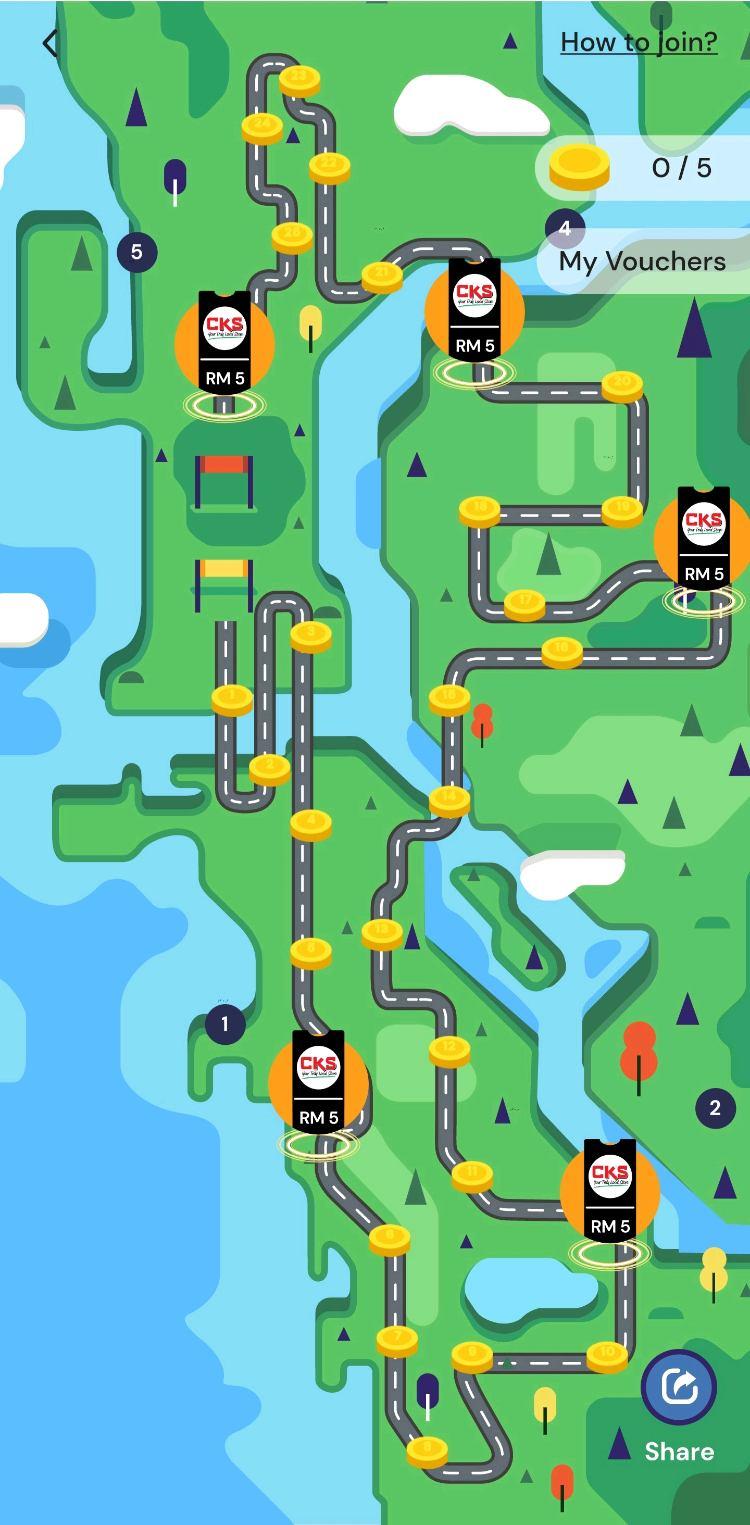Select the dark zone marker numbered 1
The image size is (750, 1525).
pyautogui.click(x=224, y=1024)
